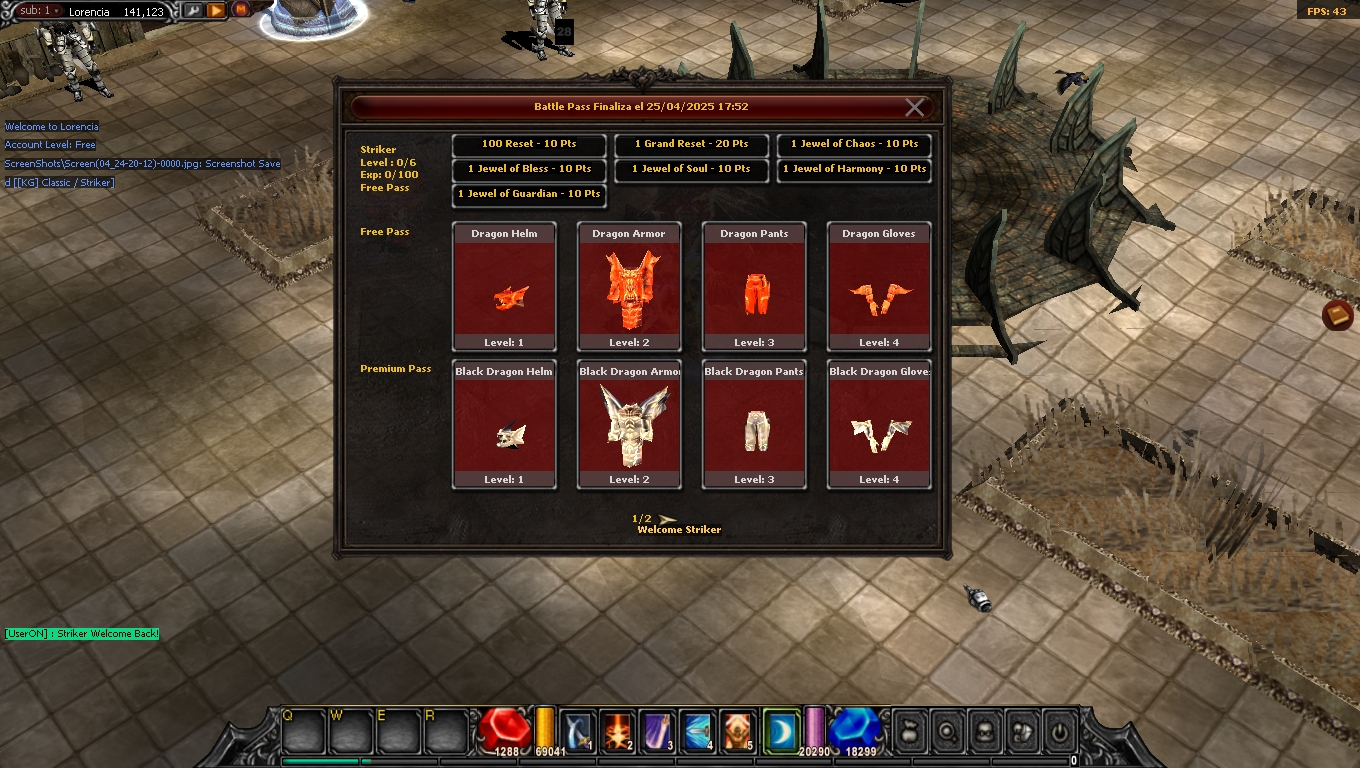The height and width of the screenshot is (768, 1360).
Task: Open the wrench settings button
Action: click(192, 10)
